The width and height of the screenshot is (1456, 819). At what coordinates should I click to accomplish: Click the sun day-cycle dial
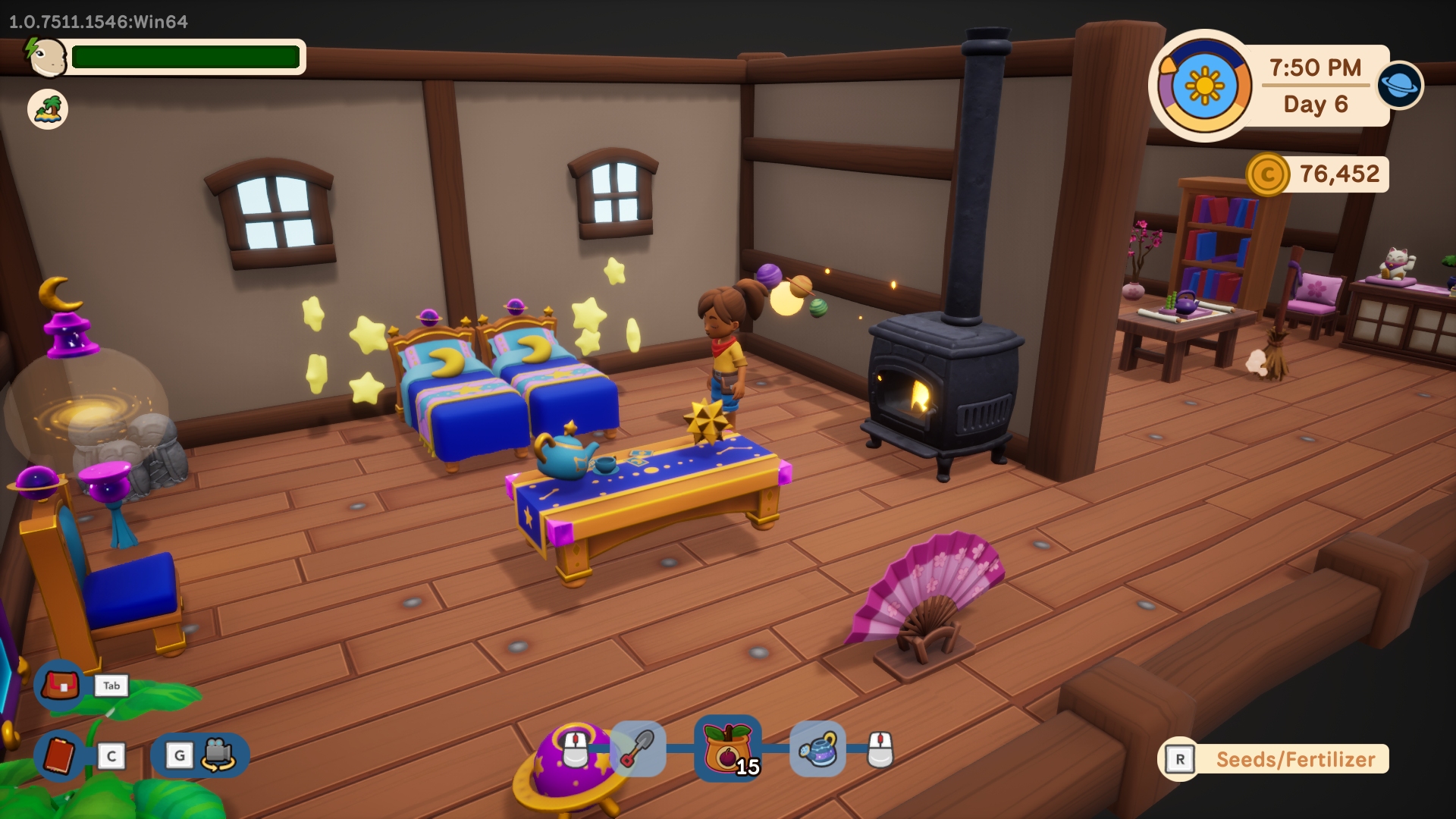[x=1204, y=86]
